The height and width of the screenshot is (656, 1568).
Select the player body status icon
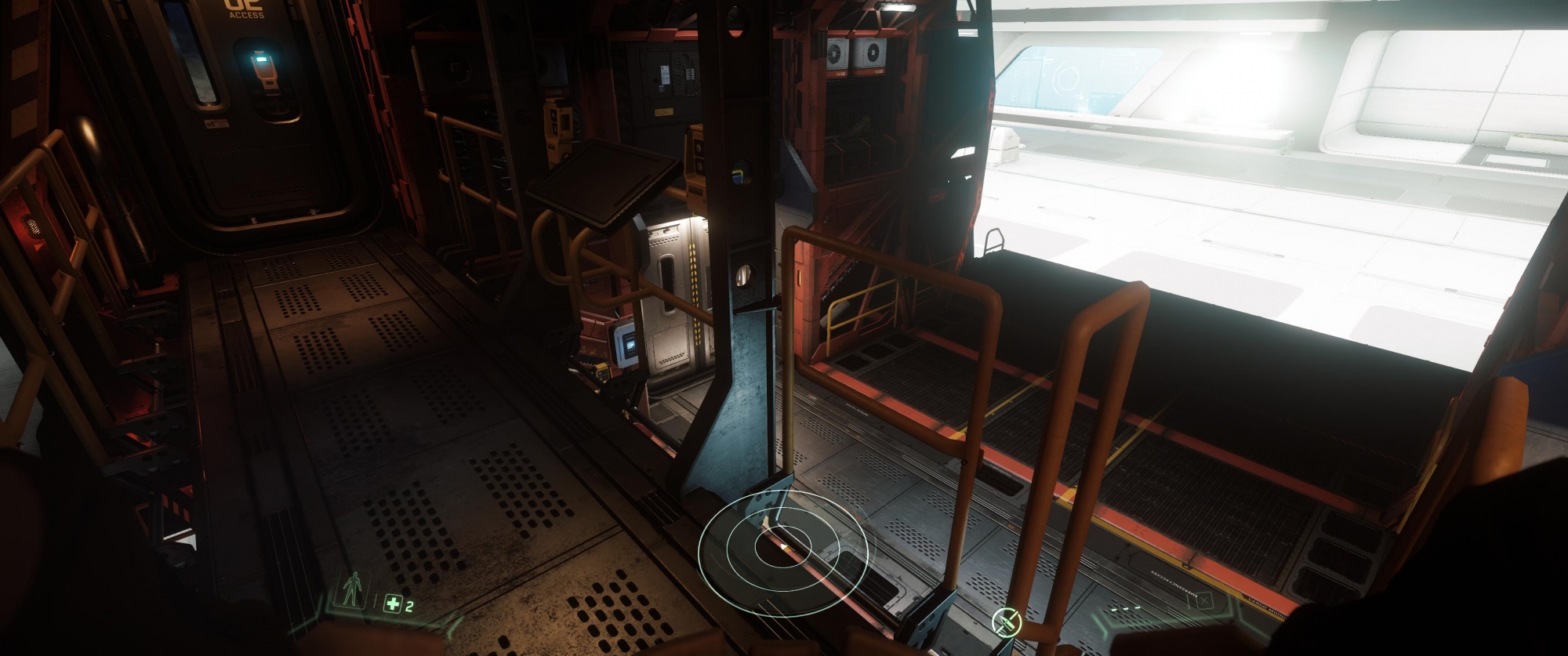pos(354,589)
